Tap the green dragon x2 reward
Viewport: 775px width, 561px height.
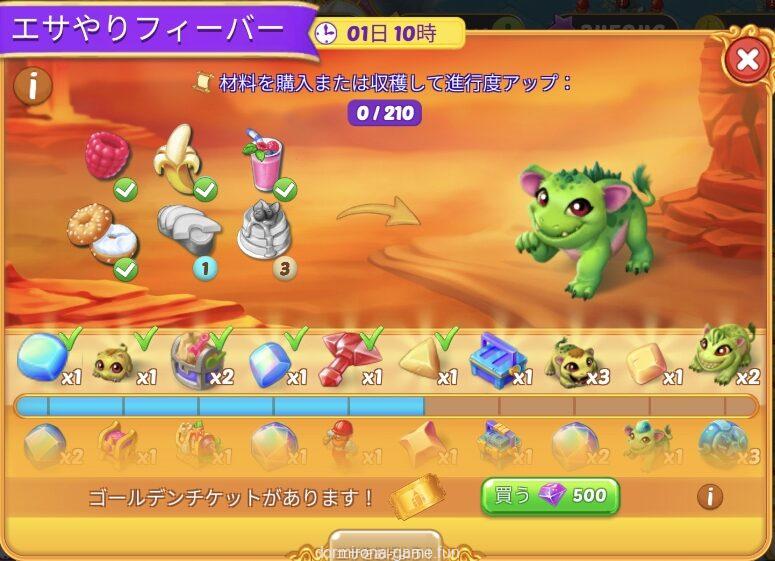723,352
